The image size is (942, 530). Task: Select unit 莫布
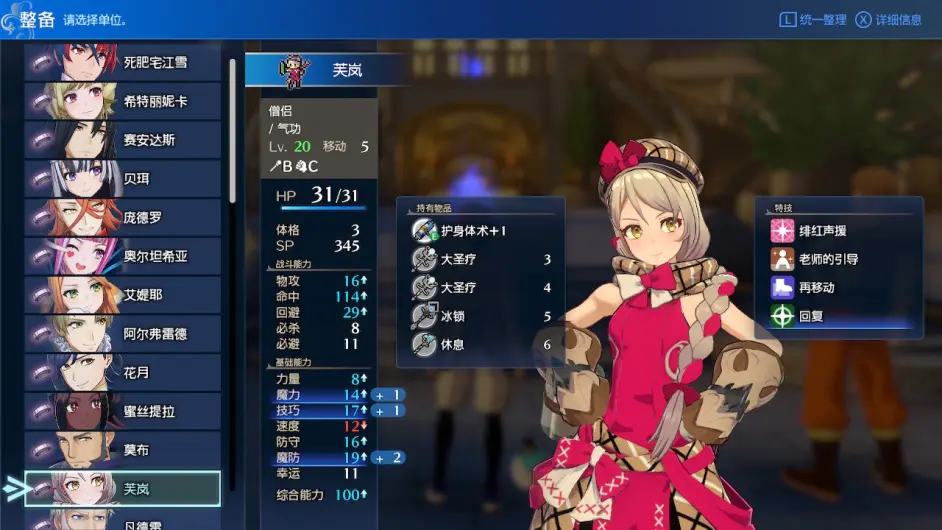point(122,450)
